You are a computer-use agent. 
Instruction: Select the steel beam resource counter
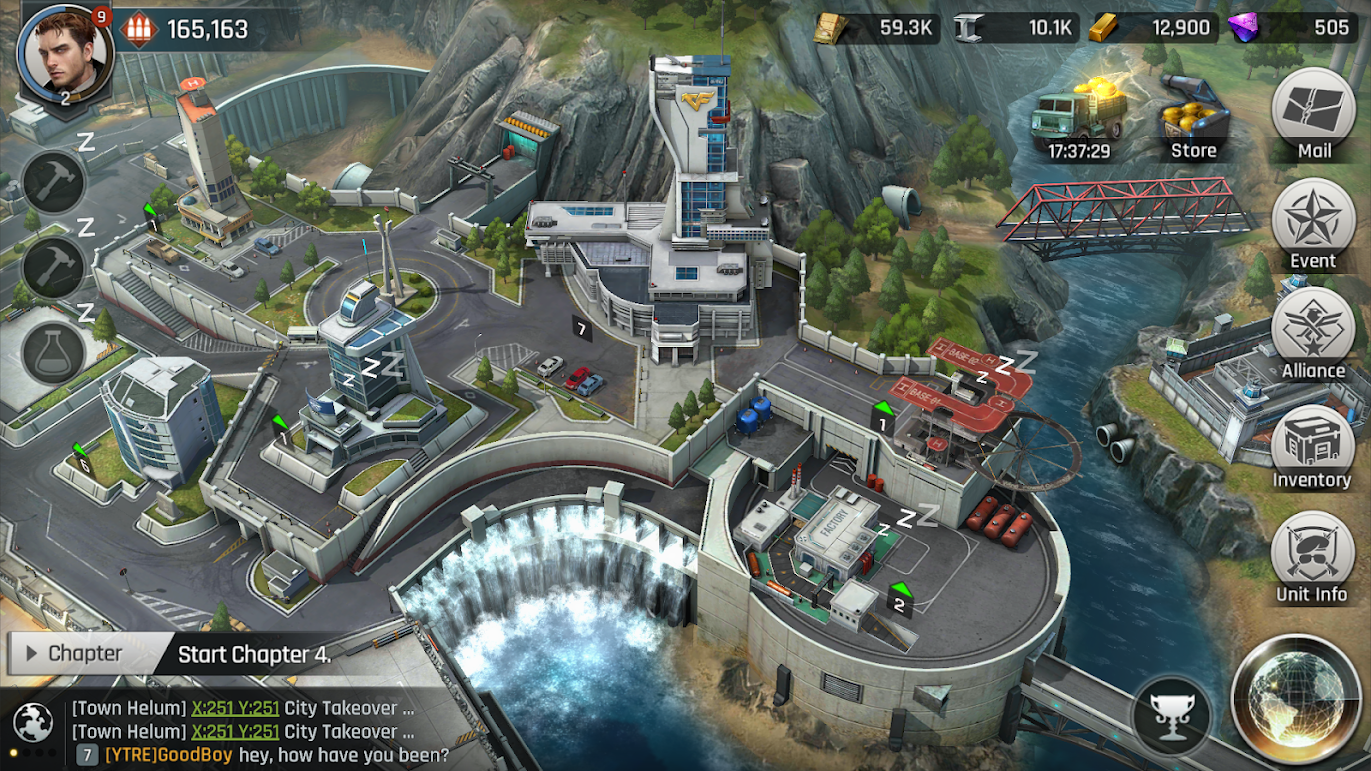point(1013,28)
